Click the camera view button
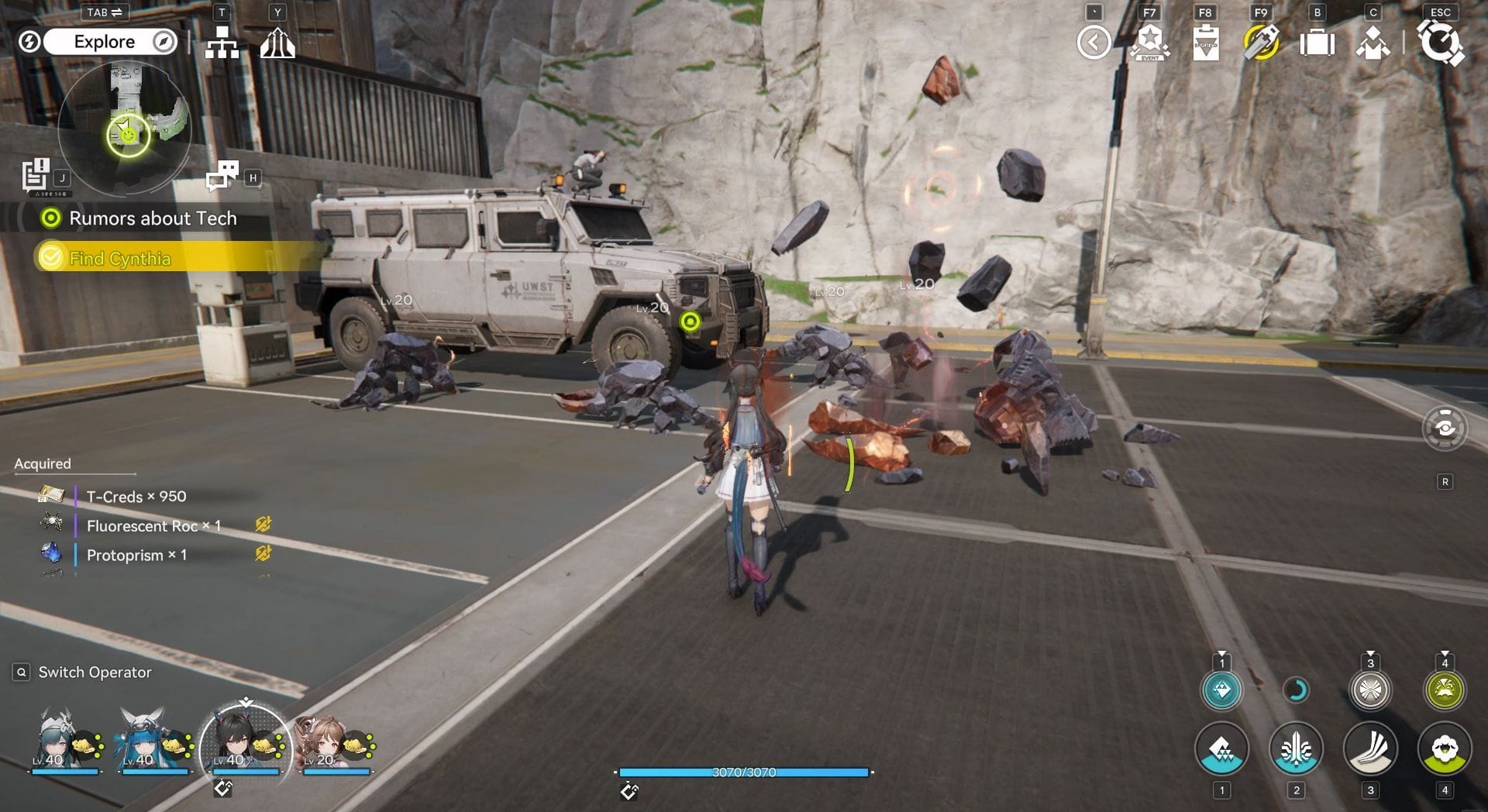 (1445, 428)
